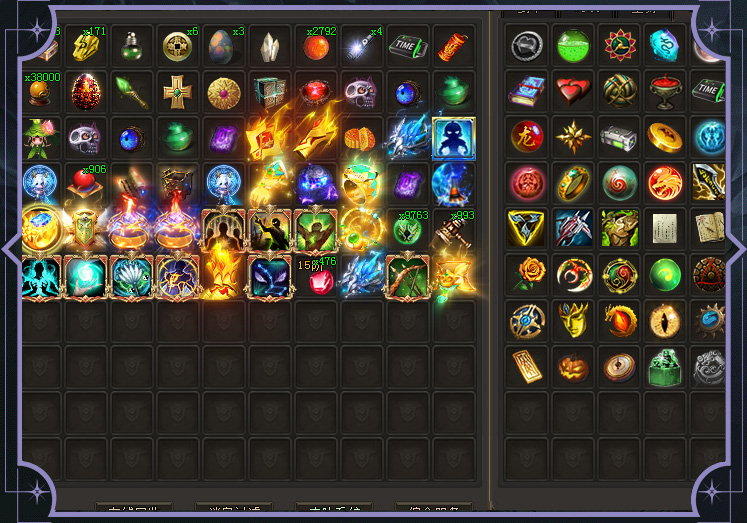Choose the golden mask item
The image size is (747, 523).
[573, 320]
